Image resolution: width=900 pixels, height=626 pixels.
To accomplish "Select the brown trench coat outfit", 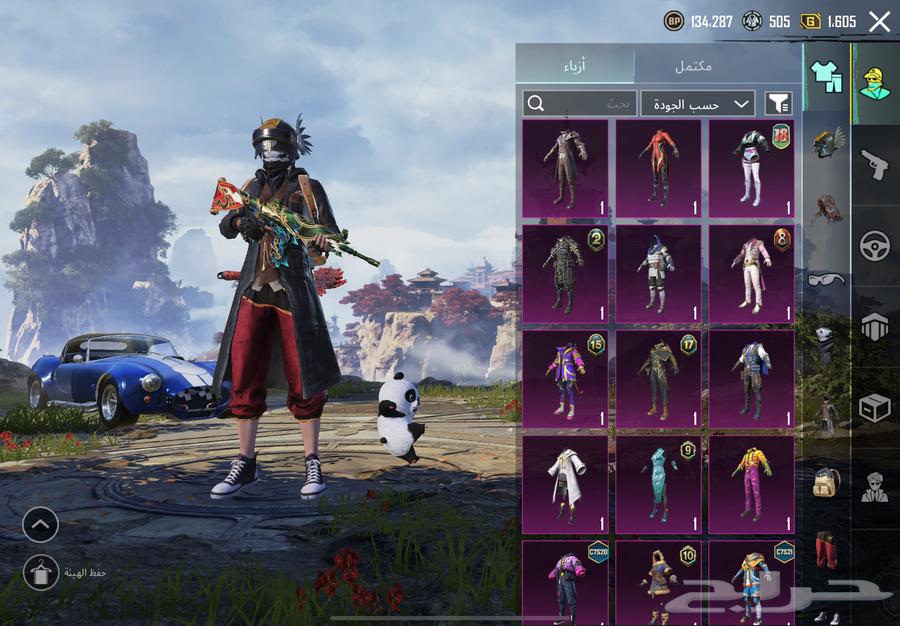I will [x=565, y=169].
